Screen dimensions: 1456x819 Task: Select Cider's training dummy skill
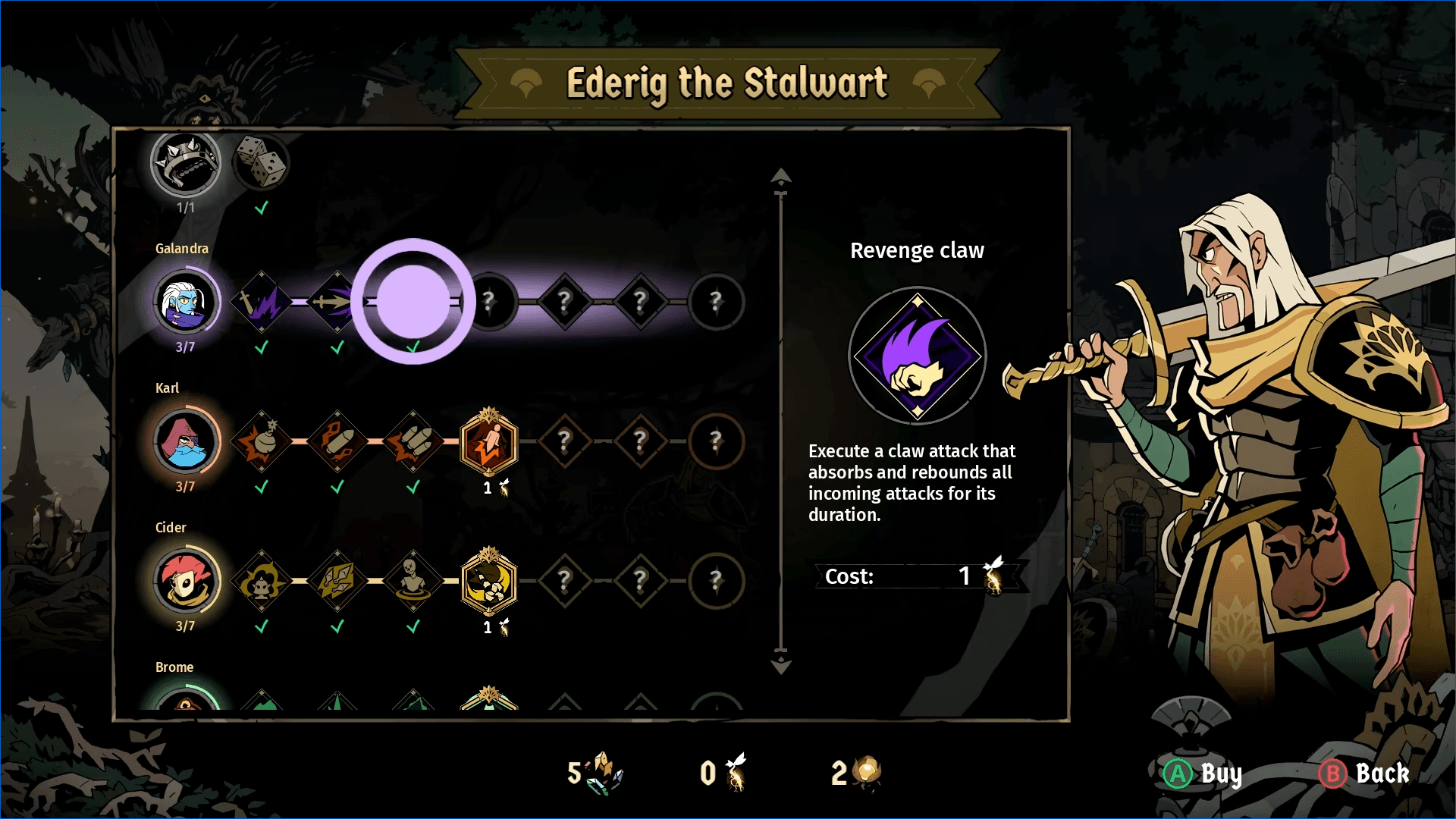pyautogui.click(x=413, y=581)
